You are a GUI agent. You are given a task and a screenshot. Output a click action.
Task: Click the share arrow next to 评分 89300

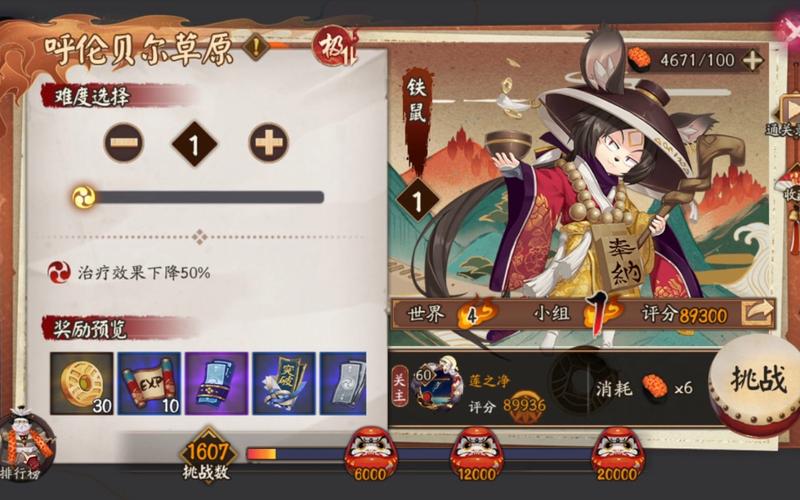click(758, 313)
